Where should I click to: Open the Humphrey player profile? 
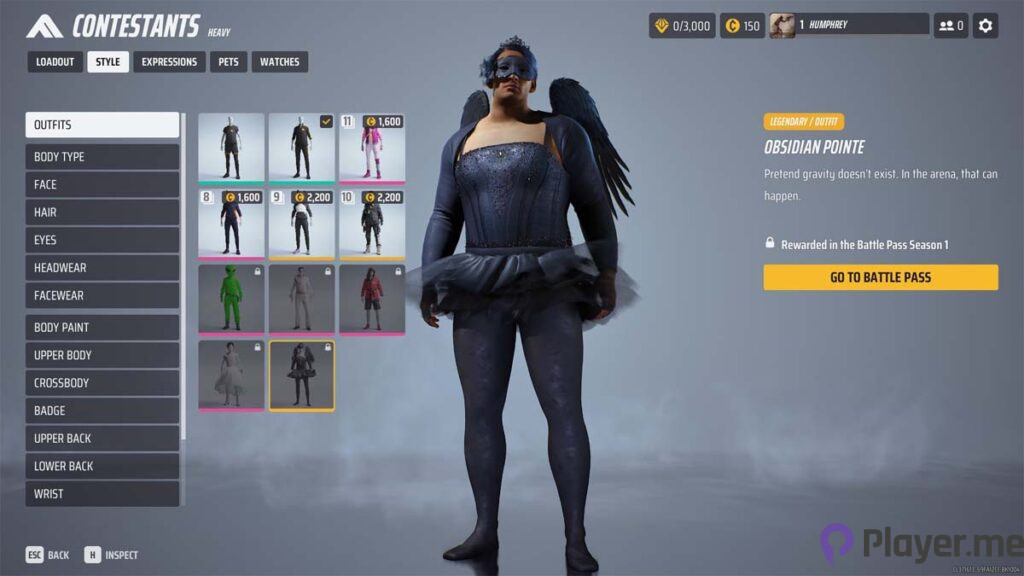(848, 25)
